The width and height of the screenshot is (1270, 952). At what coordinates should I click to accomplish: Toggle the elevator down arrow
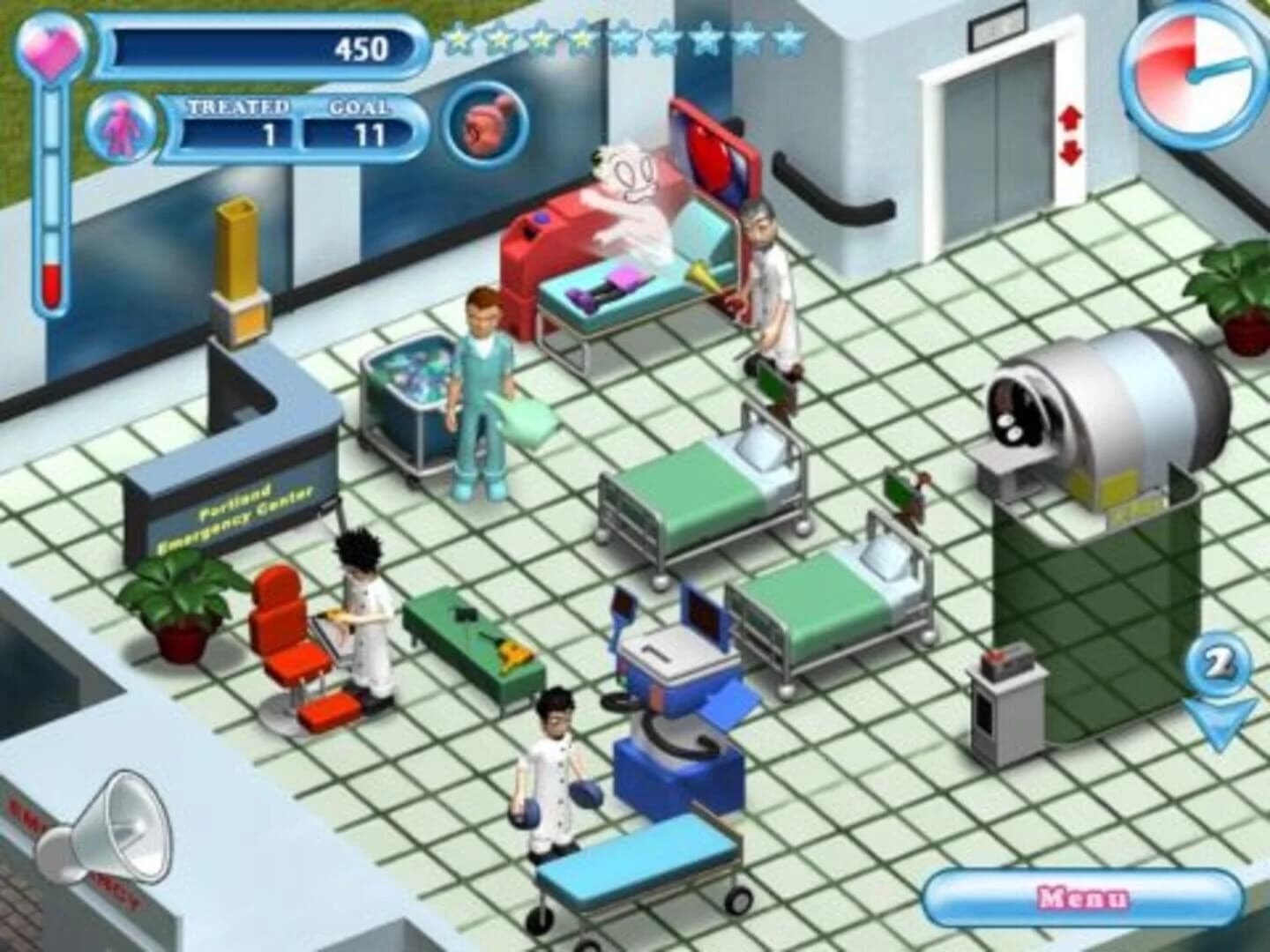(x=1072, y=152)
